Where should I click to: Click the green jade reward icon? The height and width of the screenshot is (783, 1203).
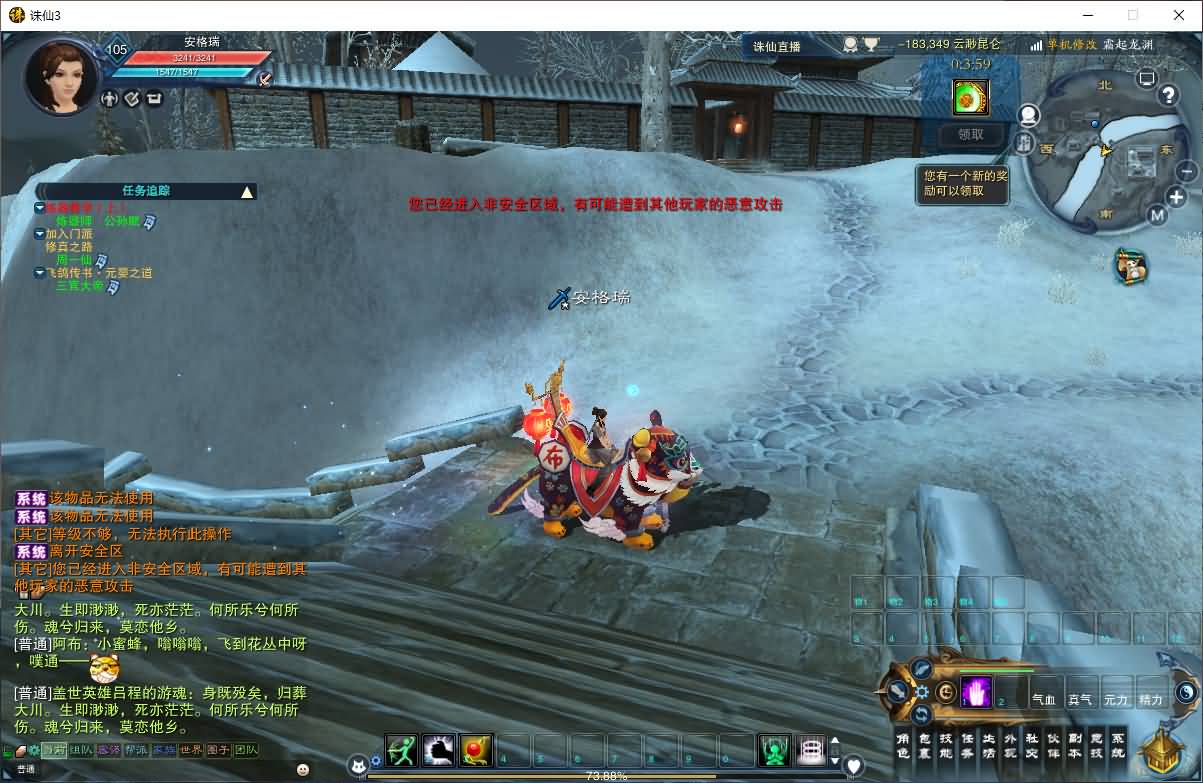(970, 97)
